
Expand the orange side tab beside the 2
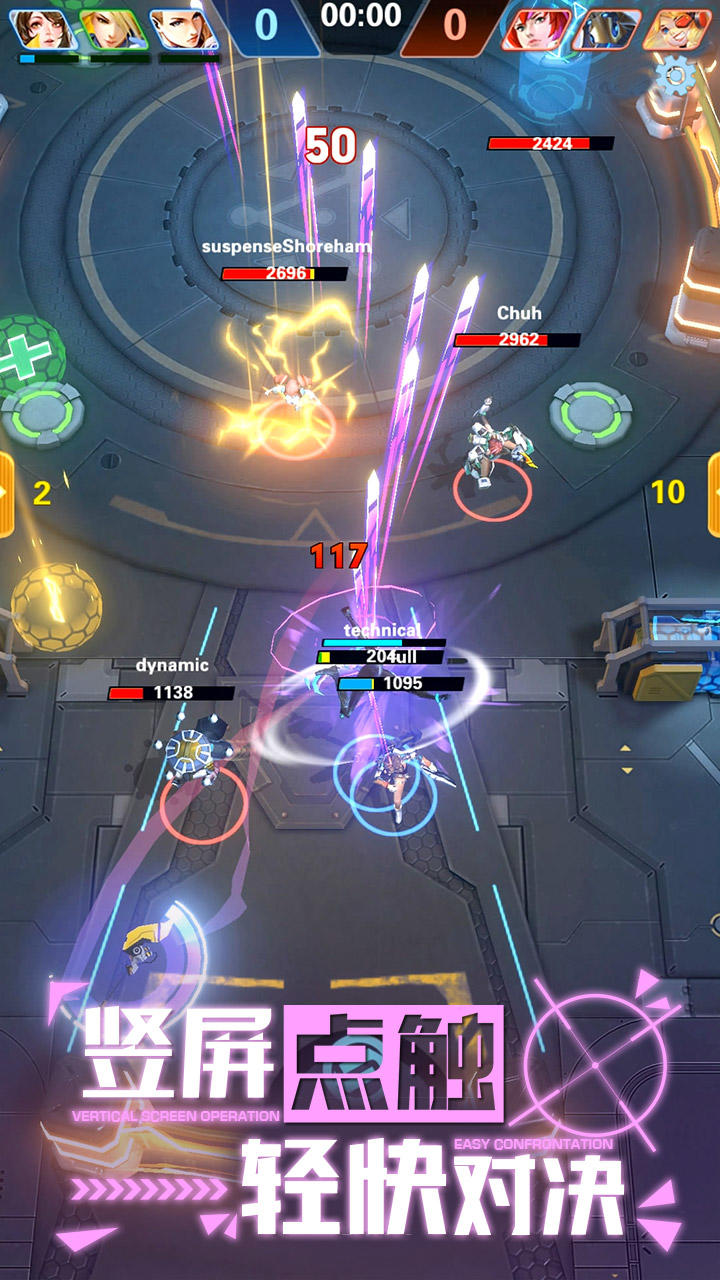[5, 493]
